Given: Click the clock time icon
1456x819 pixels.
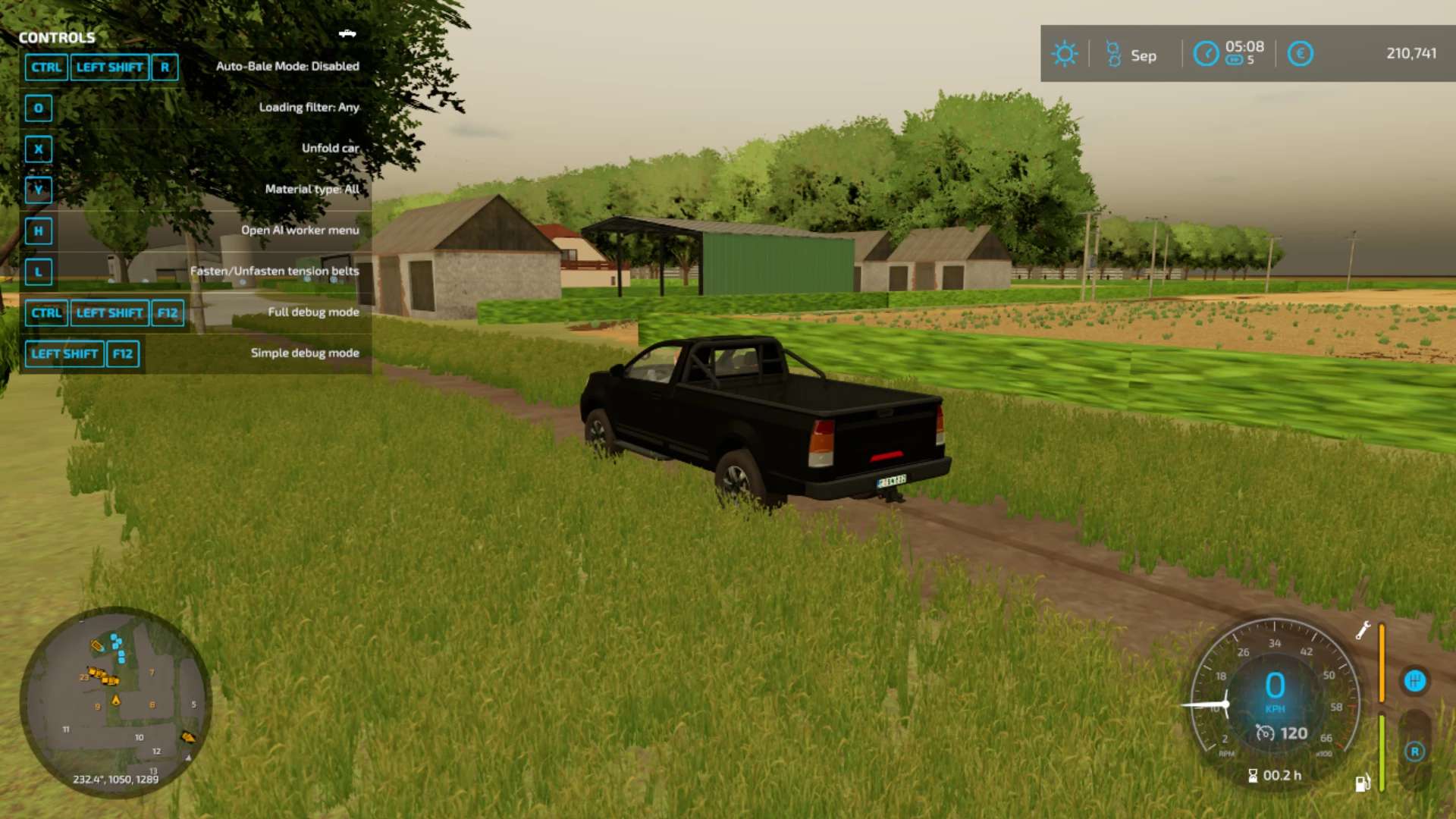Looking at the screenshot, I should click(1206, 54).
